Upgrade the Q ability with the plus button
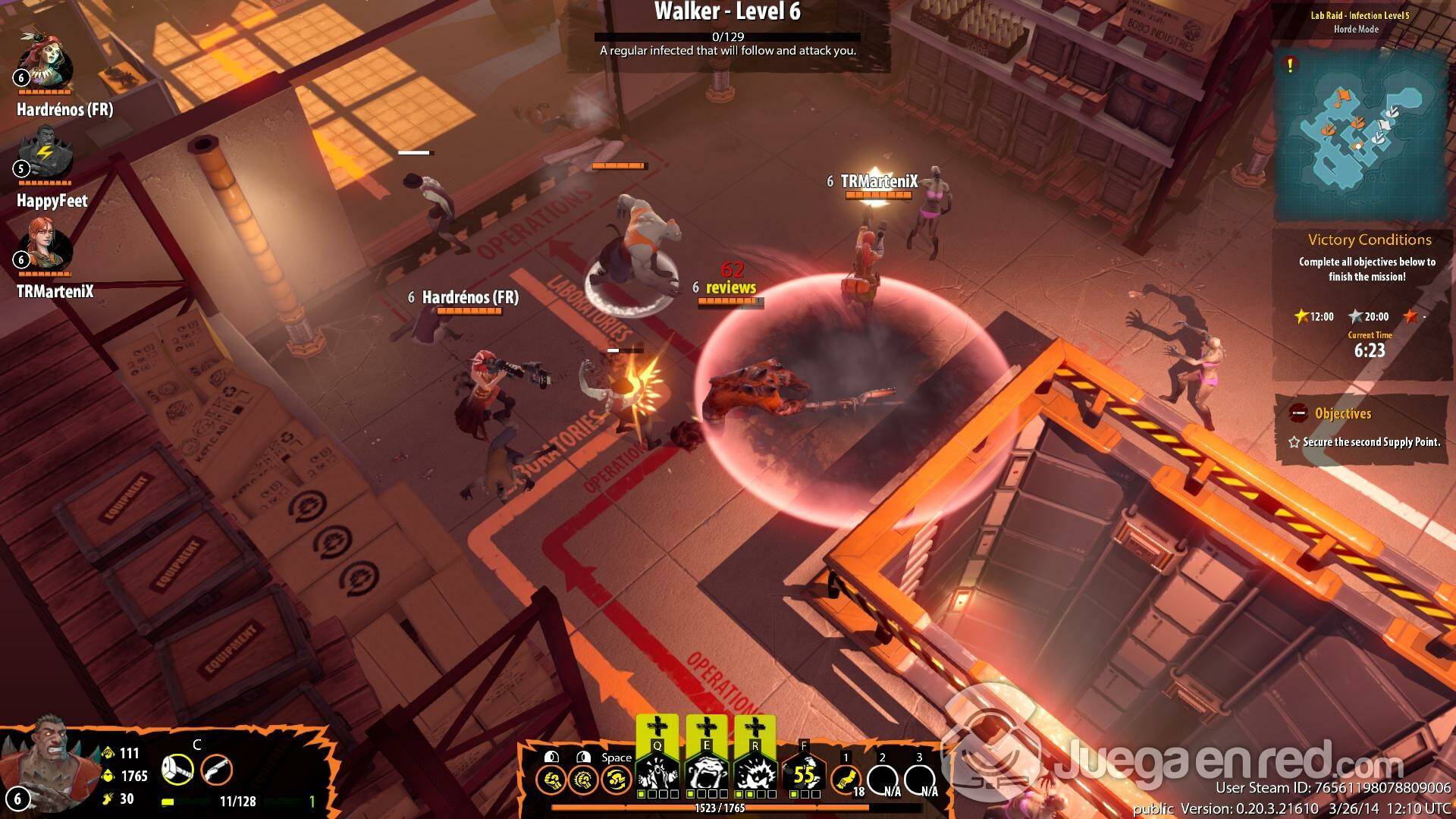 point(657,728)
